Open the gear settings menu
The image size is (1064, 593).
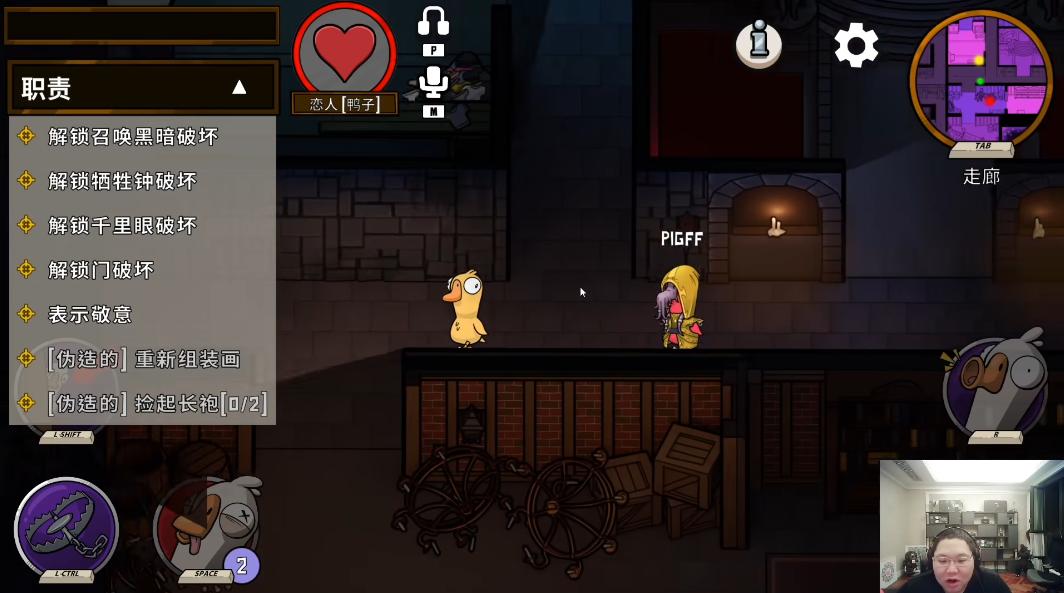click(x=856, y=45)
